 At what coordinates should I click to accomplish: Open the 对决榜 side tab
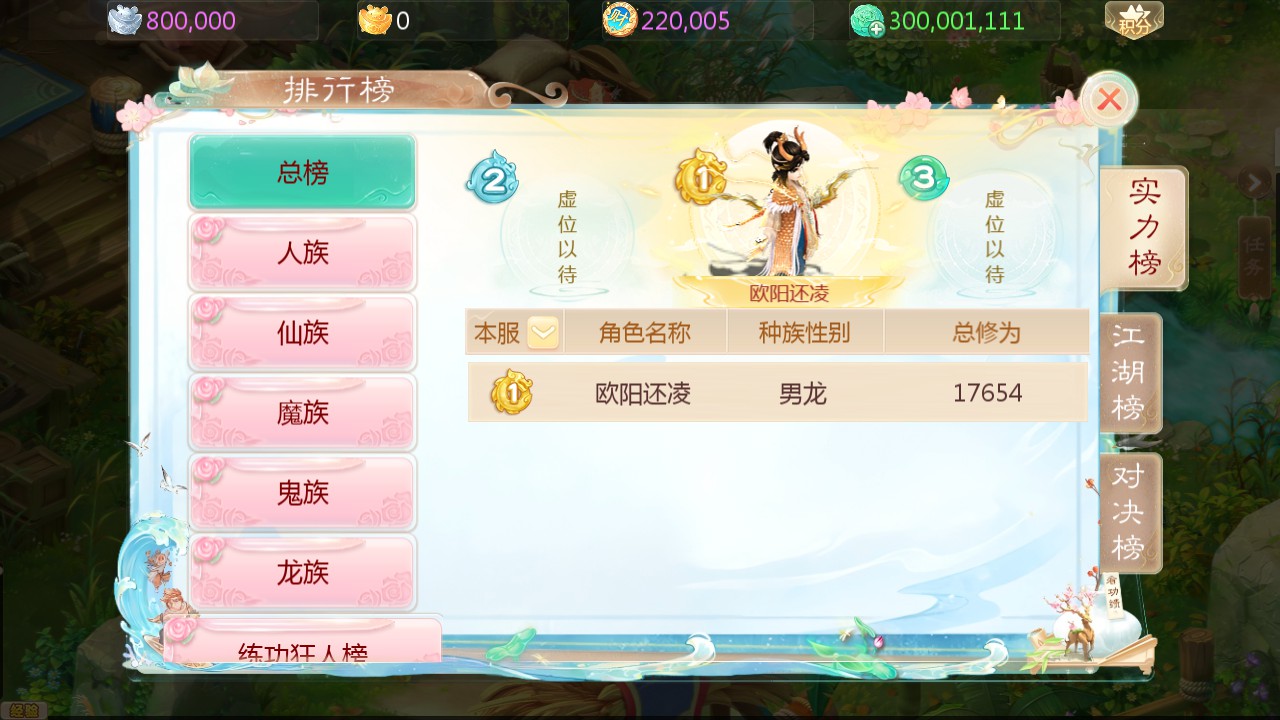click(x=1130, y=513)
